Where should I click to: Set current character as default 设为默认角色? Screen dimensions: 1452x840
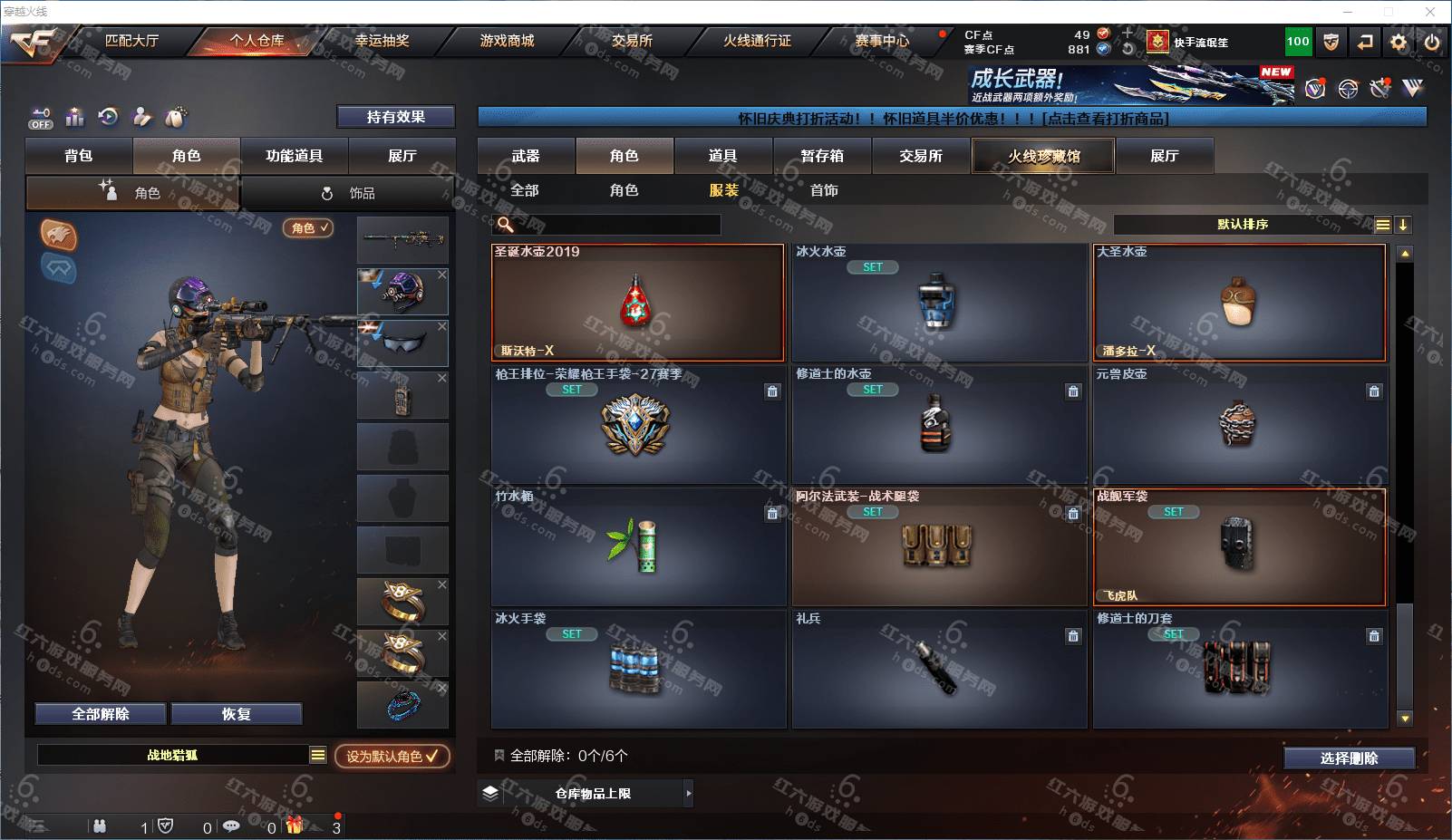click(x=392, y=756)
